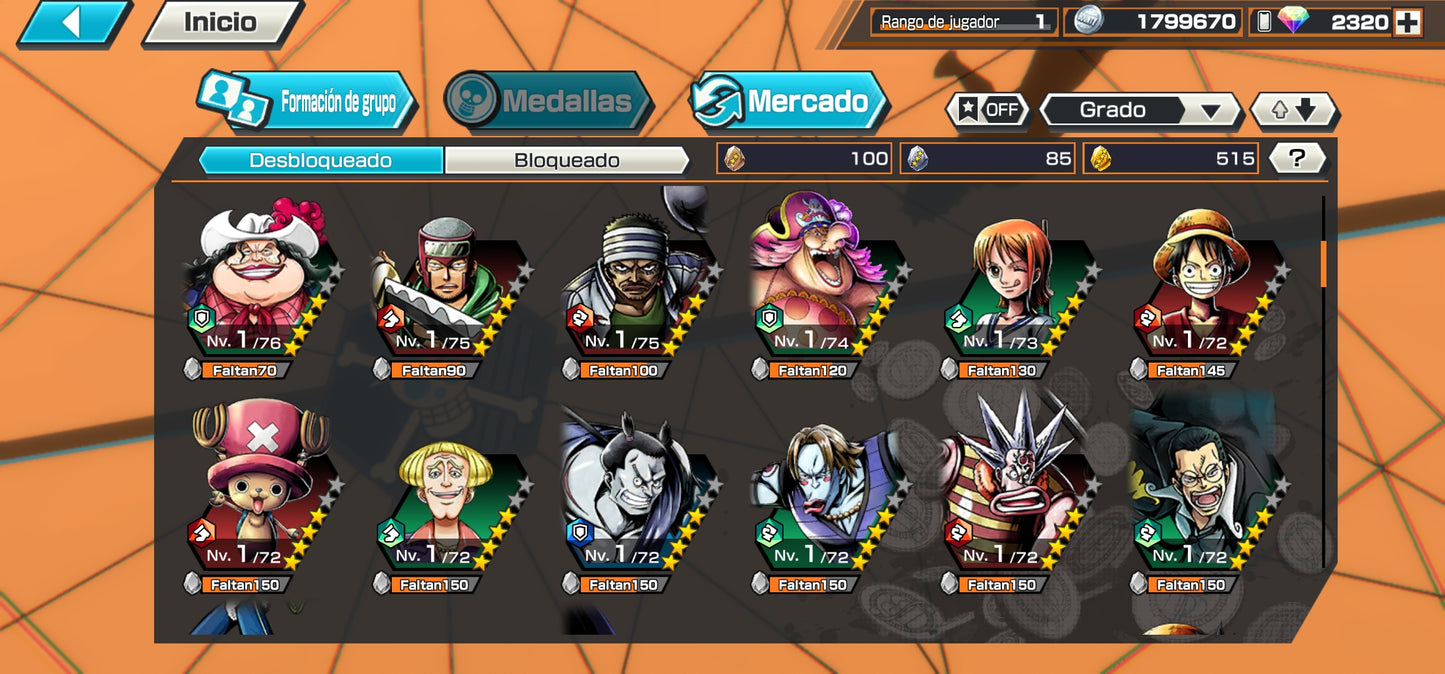Viewport: 1445px width, 674px height.
Task: Open the Medallas section
Action: 548,101
